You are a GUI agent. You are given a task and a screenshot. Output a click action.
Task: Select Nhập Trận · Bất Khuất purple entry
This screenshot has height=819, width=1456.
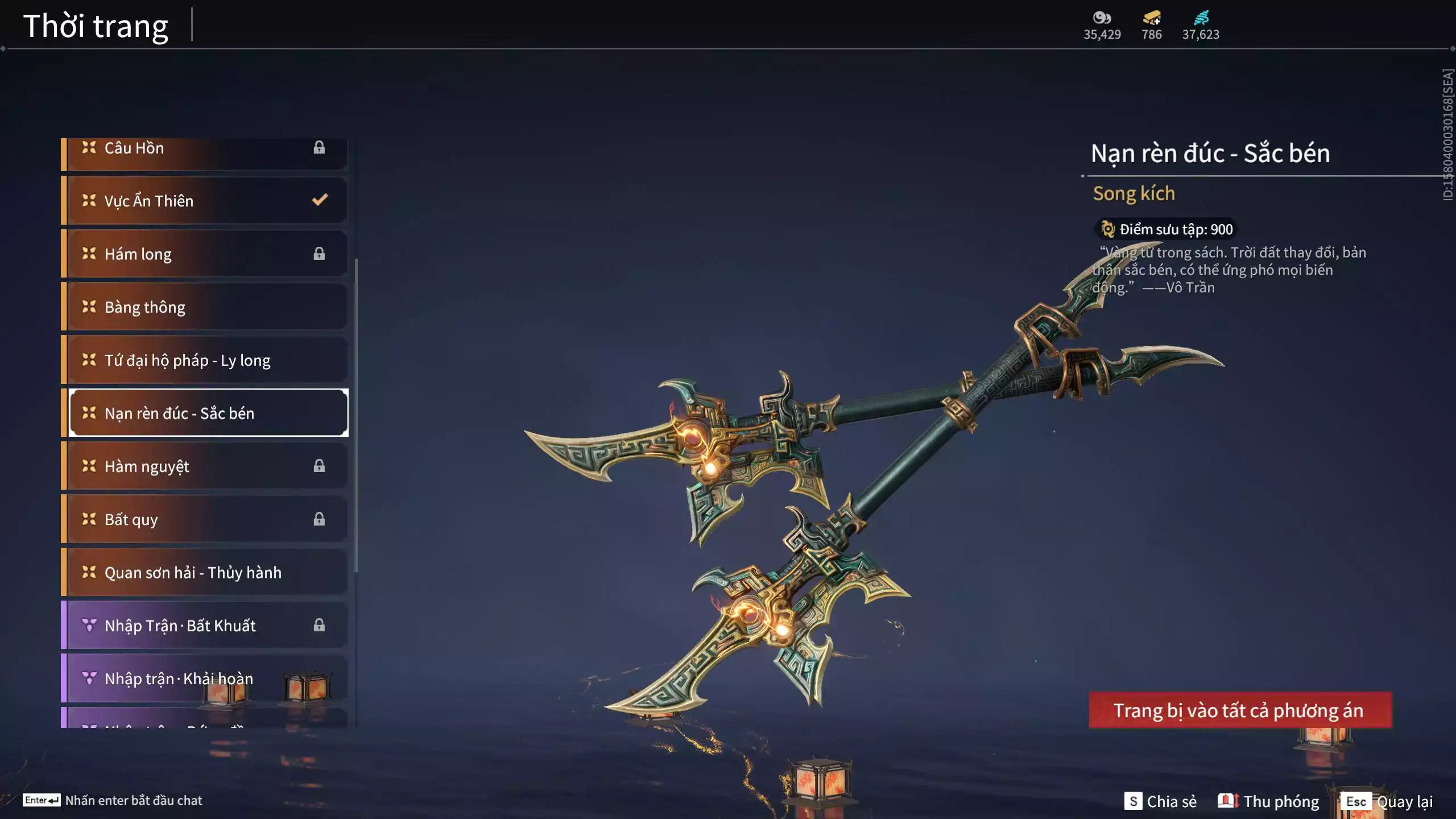click(x=205, y=626)
